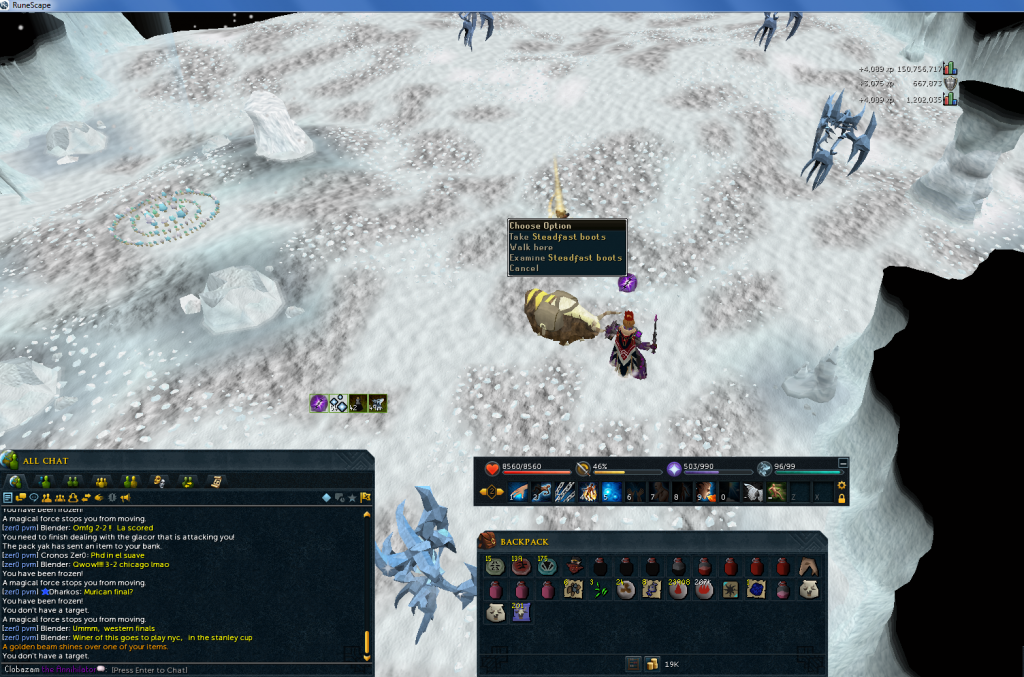Click the gold coin stack button
This screenshot has height=677, width=1024.
[651, 663]
